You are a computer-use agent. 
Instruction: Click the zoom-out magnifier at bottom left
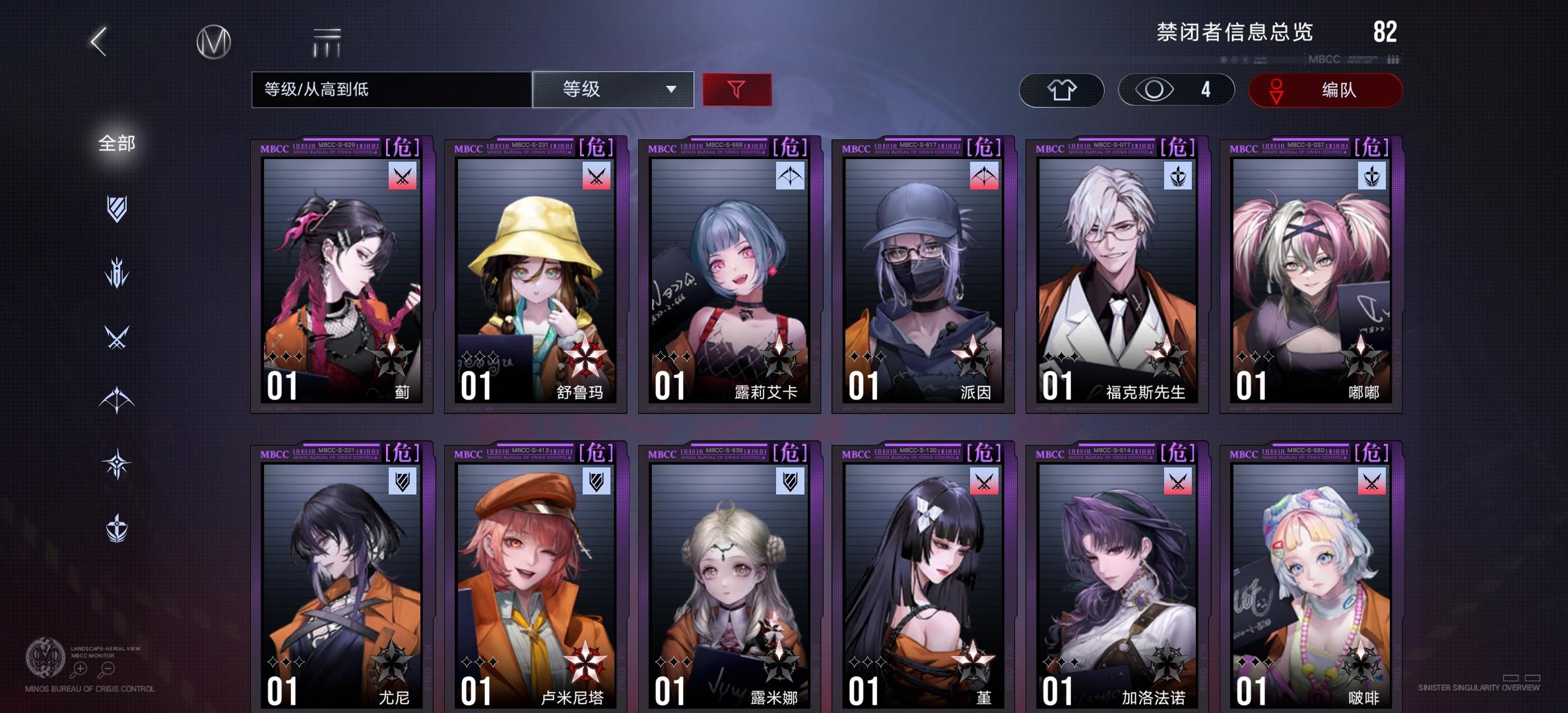pos(106,668)
